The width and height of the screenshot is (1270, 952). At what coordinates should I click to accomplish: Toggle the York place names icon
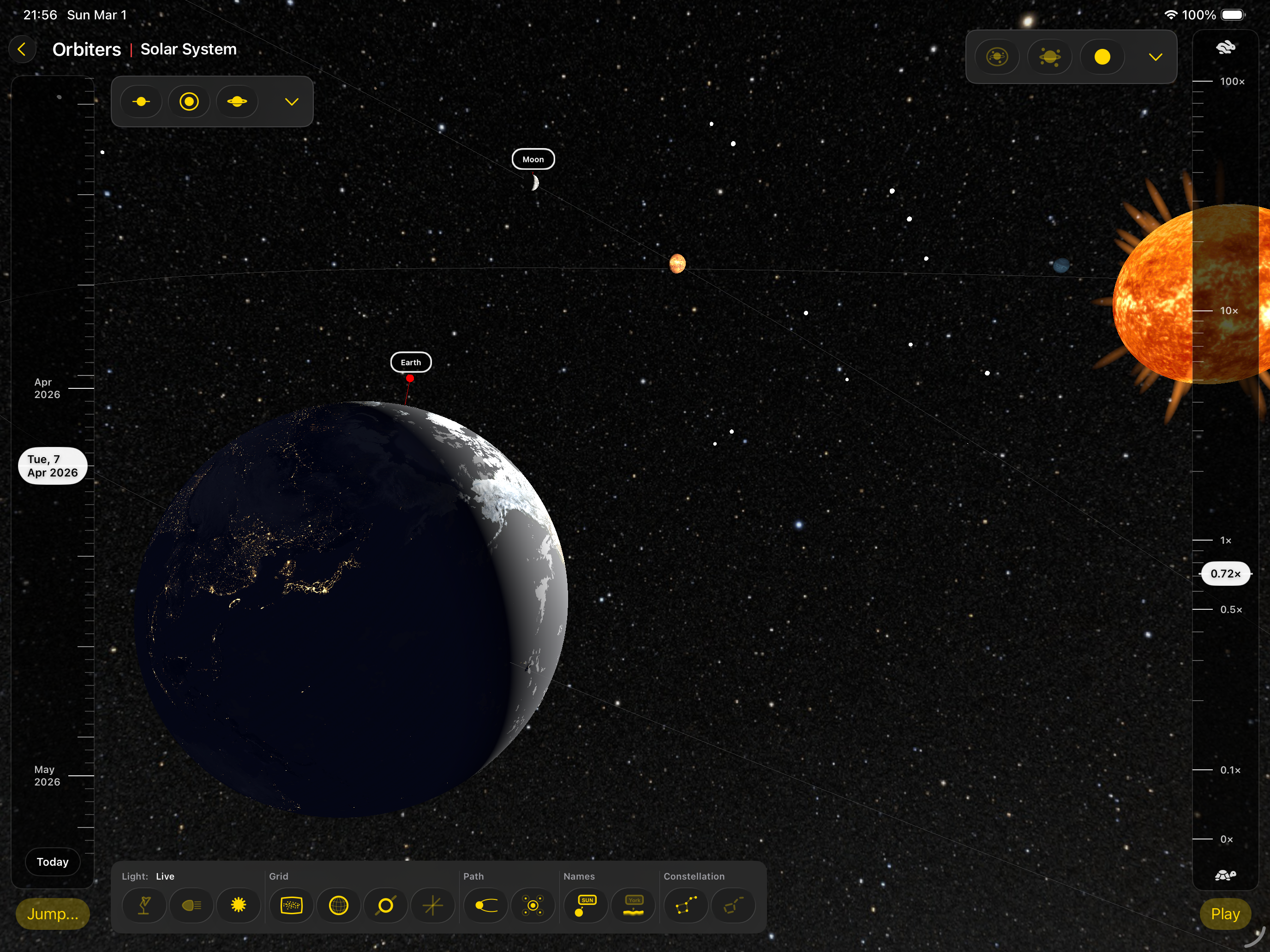pyautogui.click(x=633, y=905)
